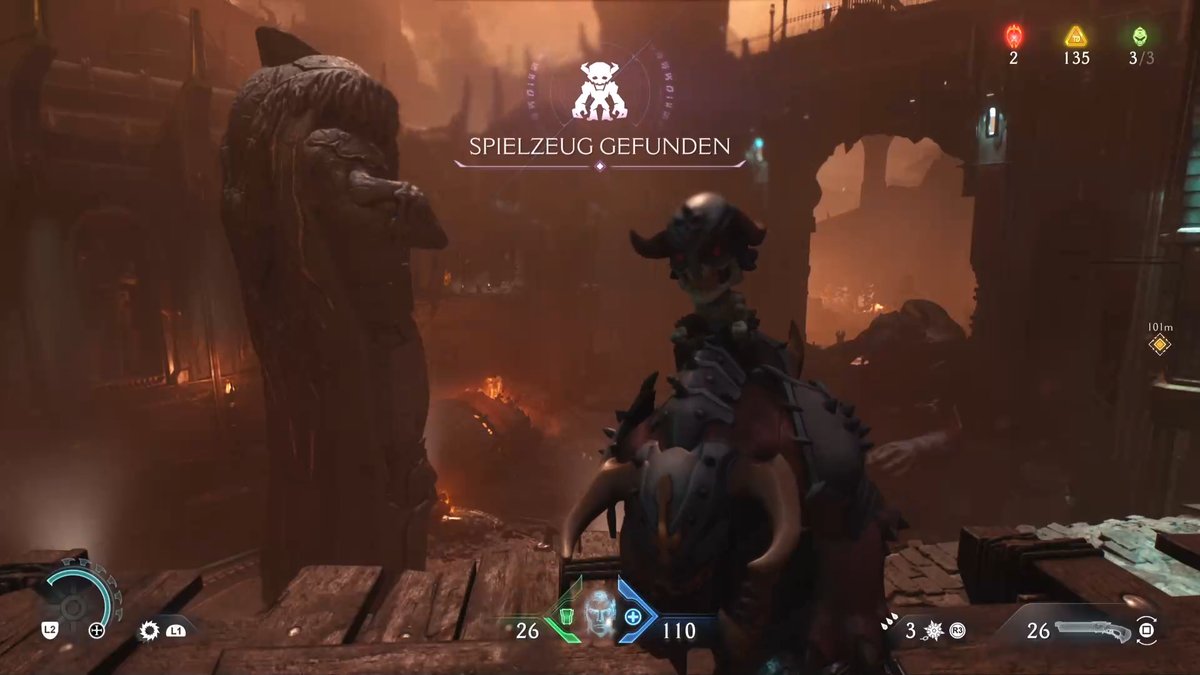Image resolution: width=1200 pixels, height=675 pixels.
Task: Select the orange objective waypoint diamond
Action: coord(1159,345)
